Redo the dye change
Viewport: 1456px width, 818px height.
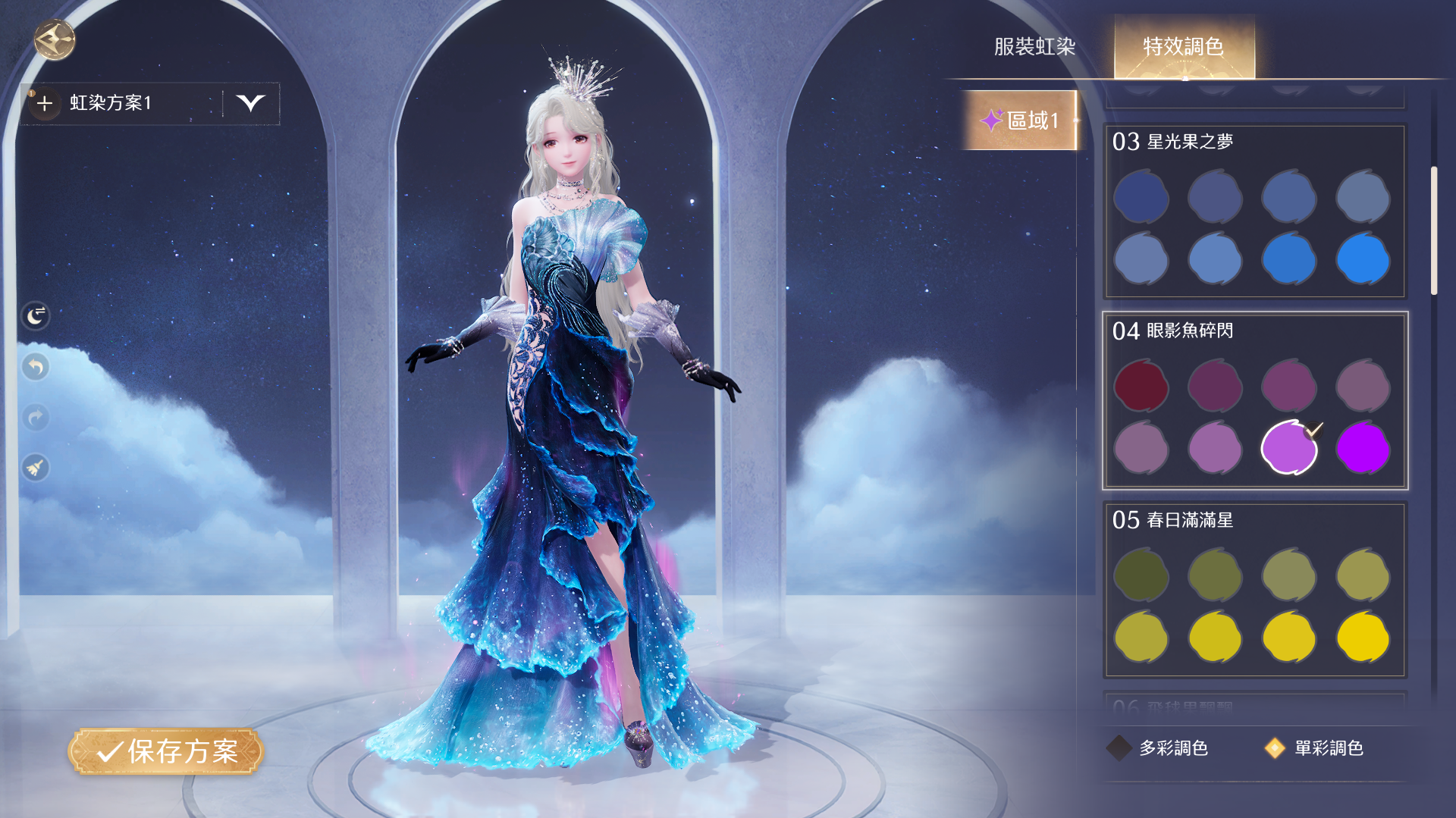pyautogui.click(x=36, y=417)
